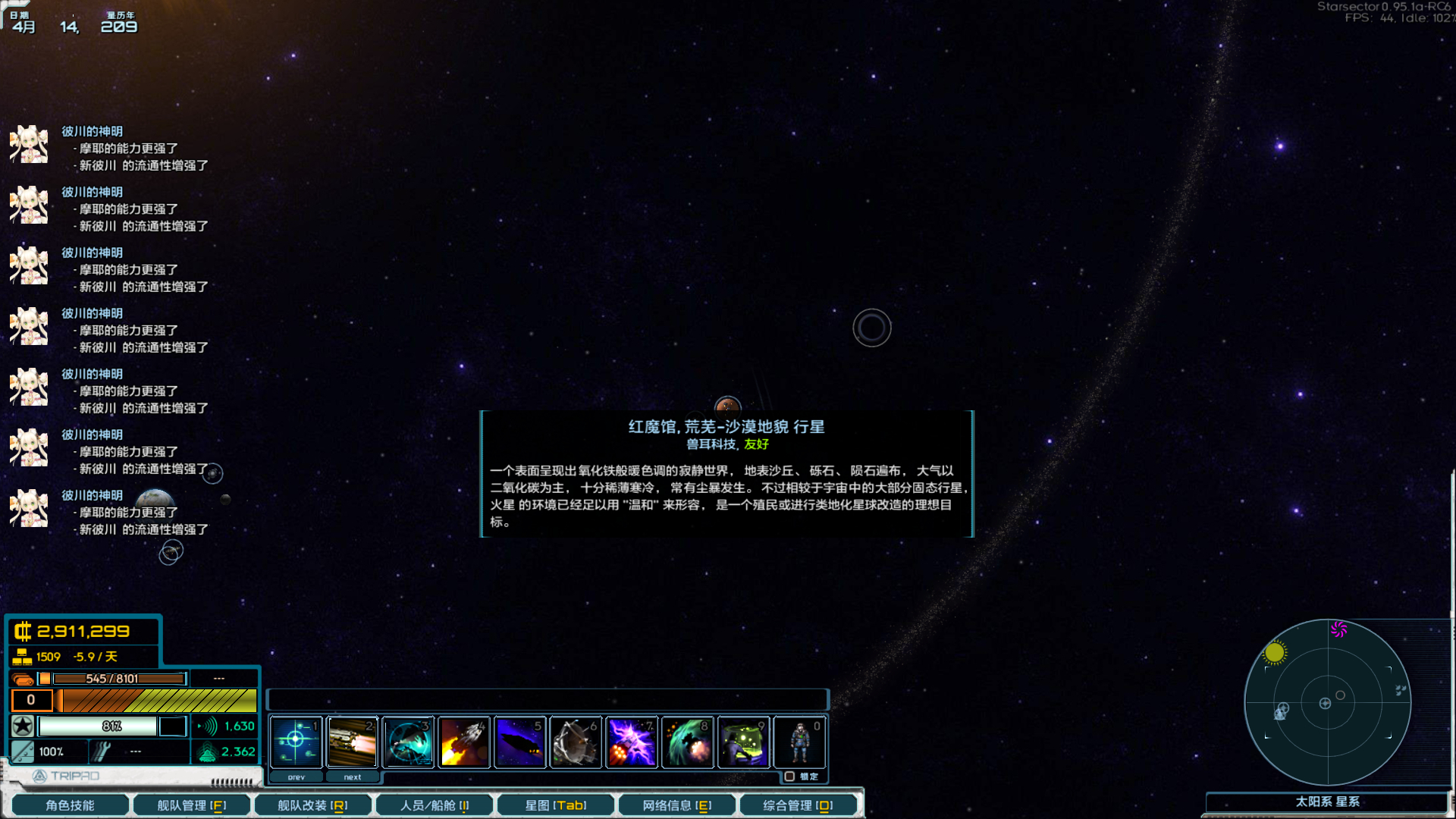Click the TRIPAD logo on the HUD panel
Screen dimensions: 1456x819
click(x=64, y=775)
